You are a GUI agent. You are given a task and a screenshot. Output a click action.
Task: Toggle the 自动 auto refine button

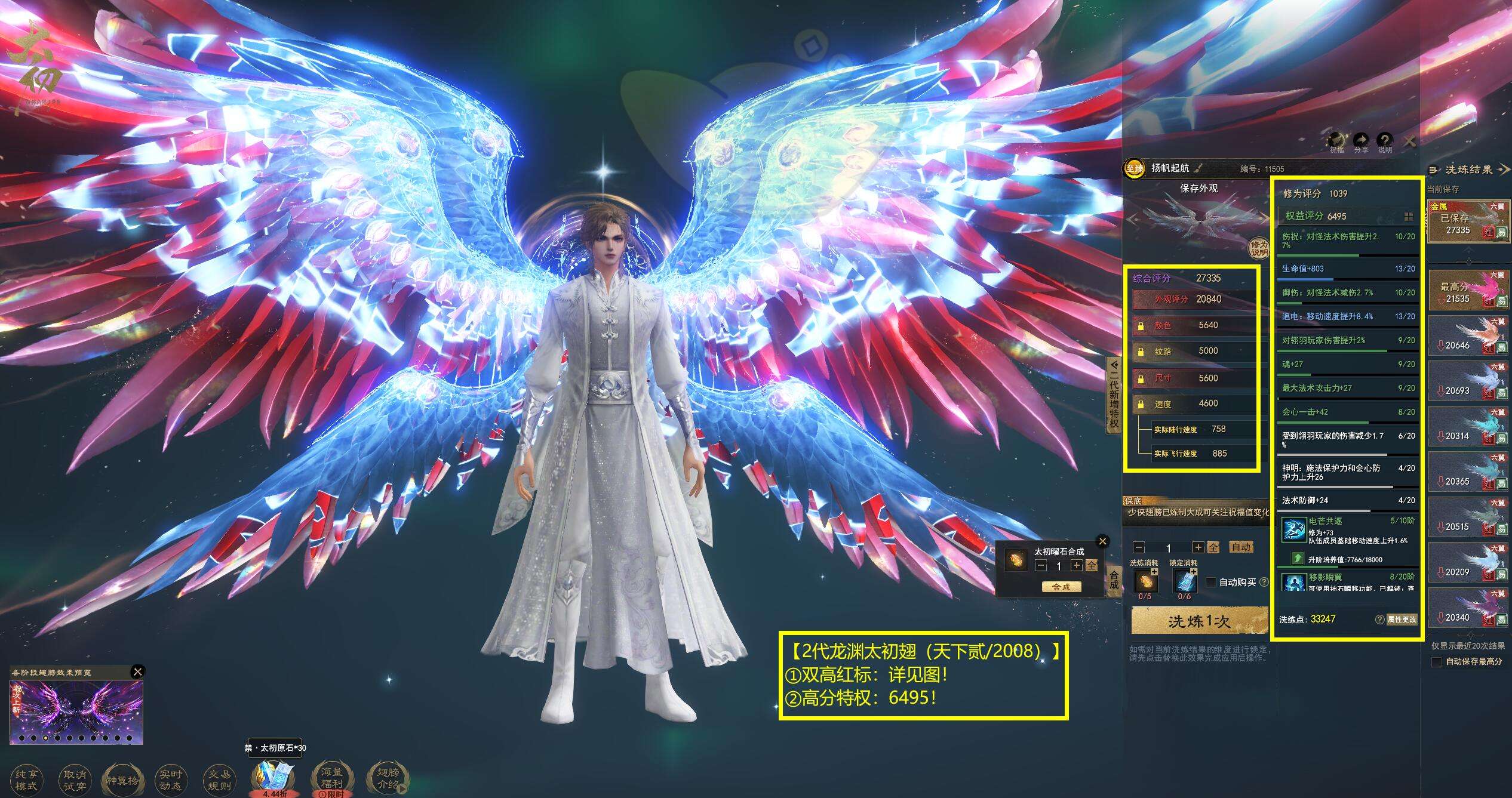1241,547
